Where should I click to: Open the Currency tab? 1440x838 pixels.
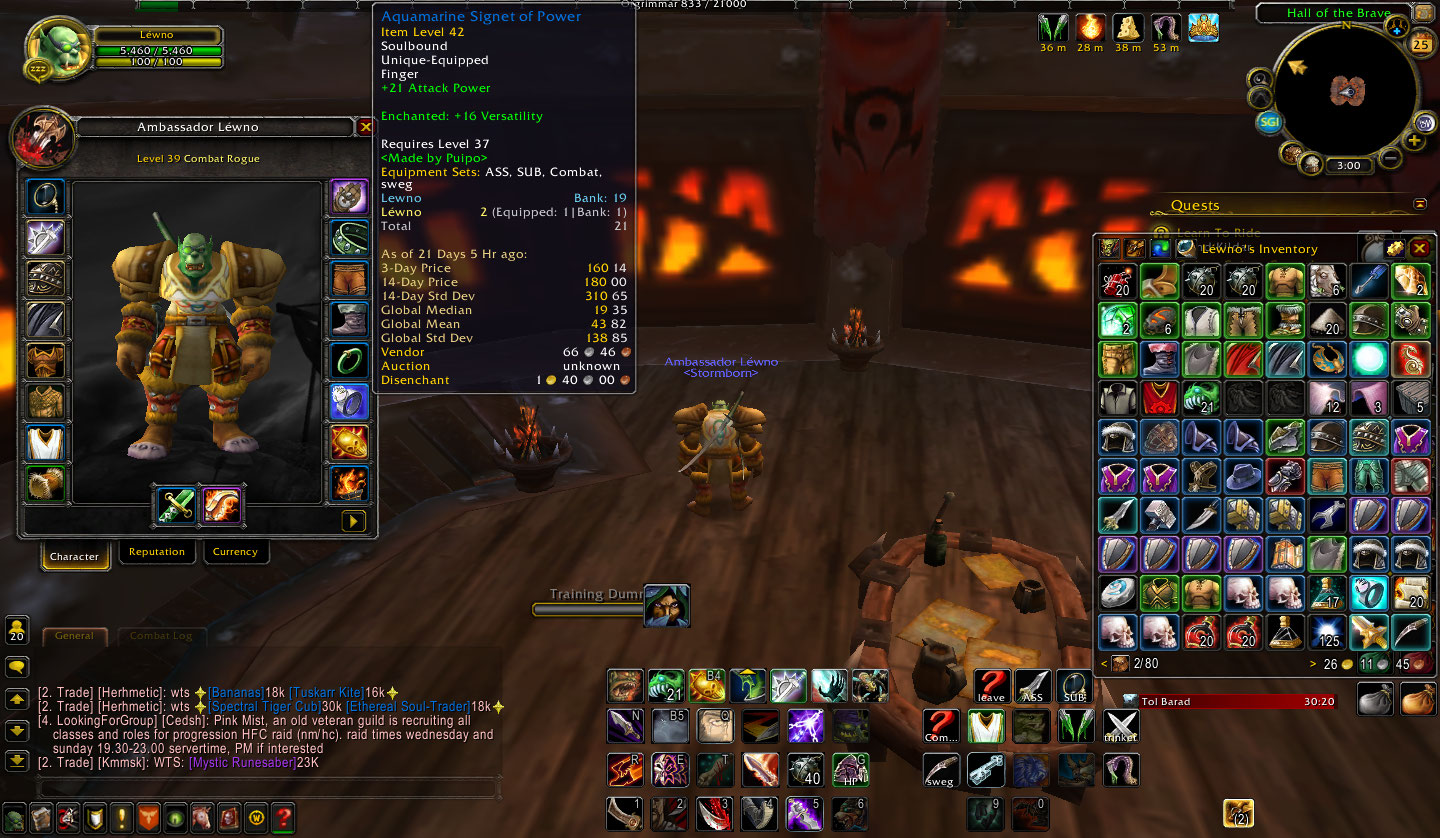[235, 552]
